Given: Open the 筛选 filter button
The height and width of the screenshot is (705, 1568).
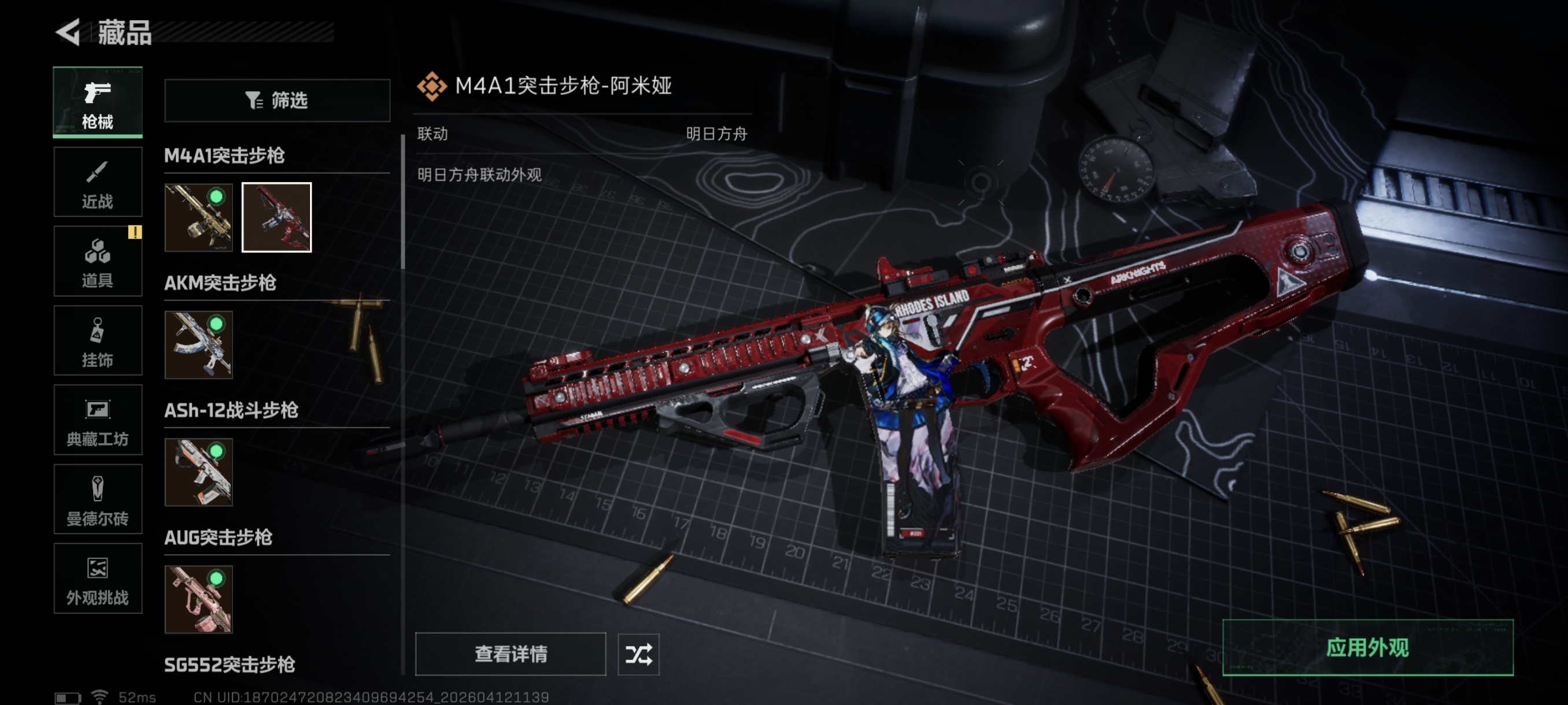Looking at the screenshot, I should tap(277, 101).
